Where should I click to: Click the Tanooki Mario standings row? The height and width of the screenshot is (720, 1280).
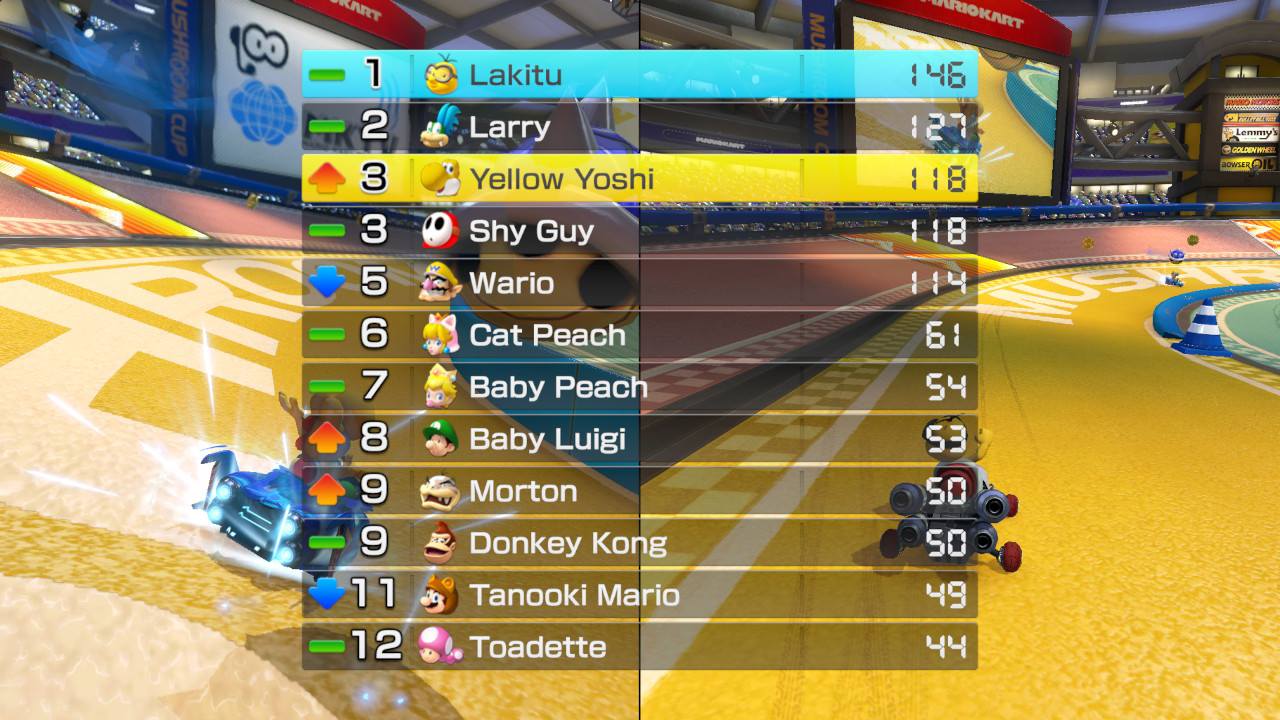[640, 595]
